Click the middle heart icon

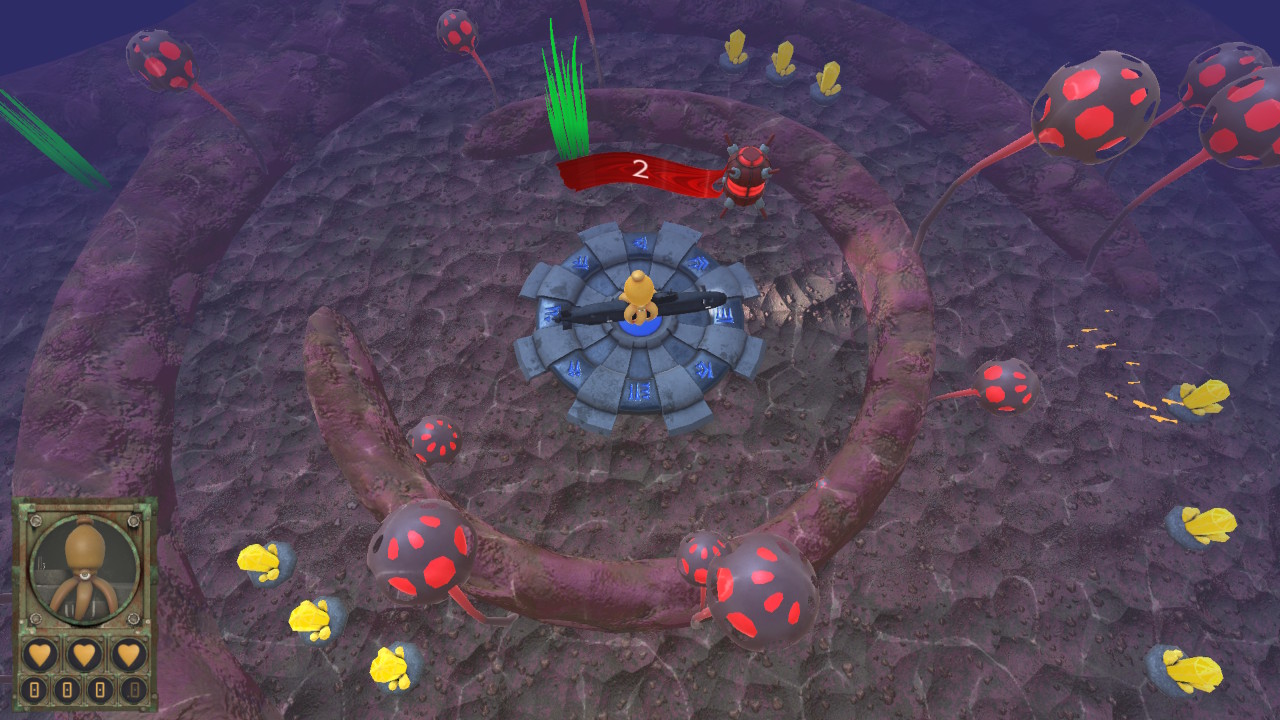pos(86,655)
